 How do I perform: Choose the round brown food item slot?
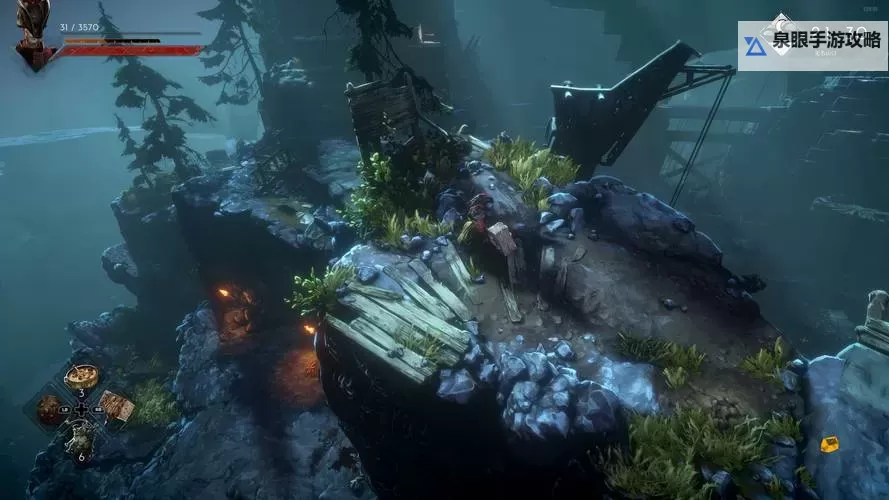click(x=49, y=407)
